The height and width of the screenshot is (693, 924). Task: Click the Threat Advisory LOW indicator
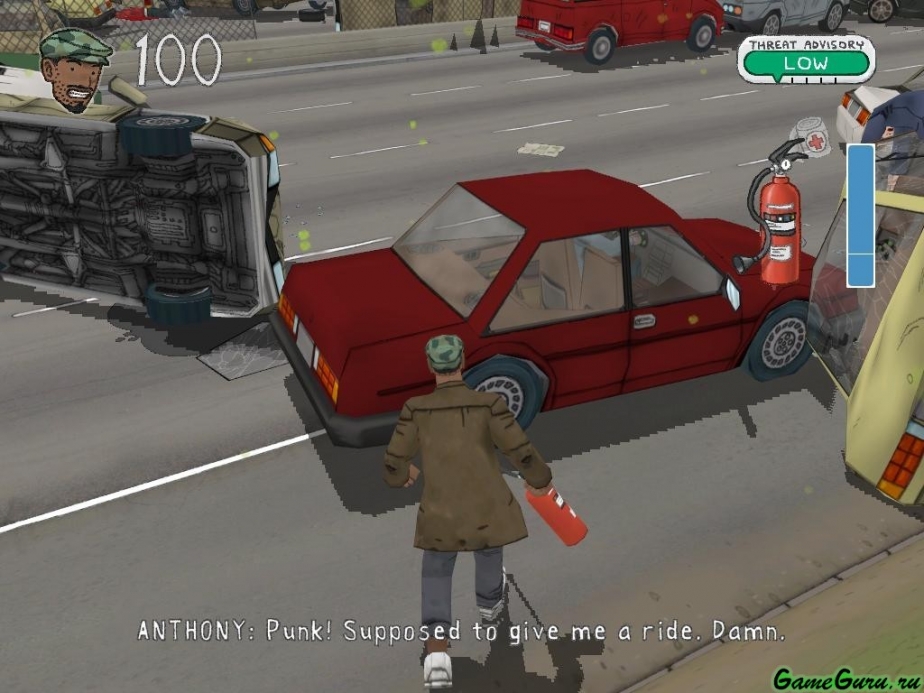[x=805, y=60]
